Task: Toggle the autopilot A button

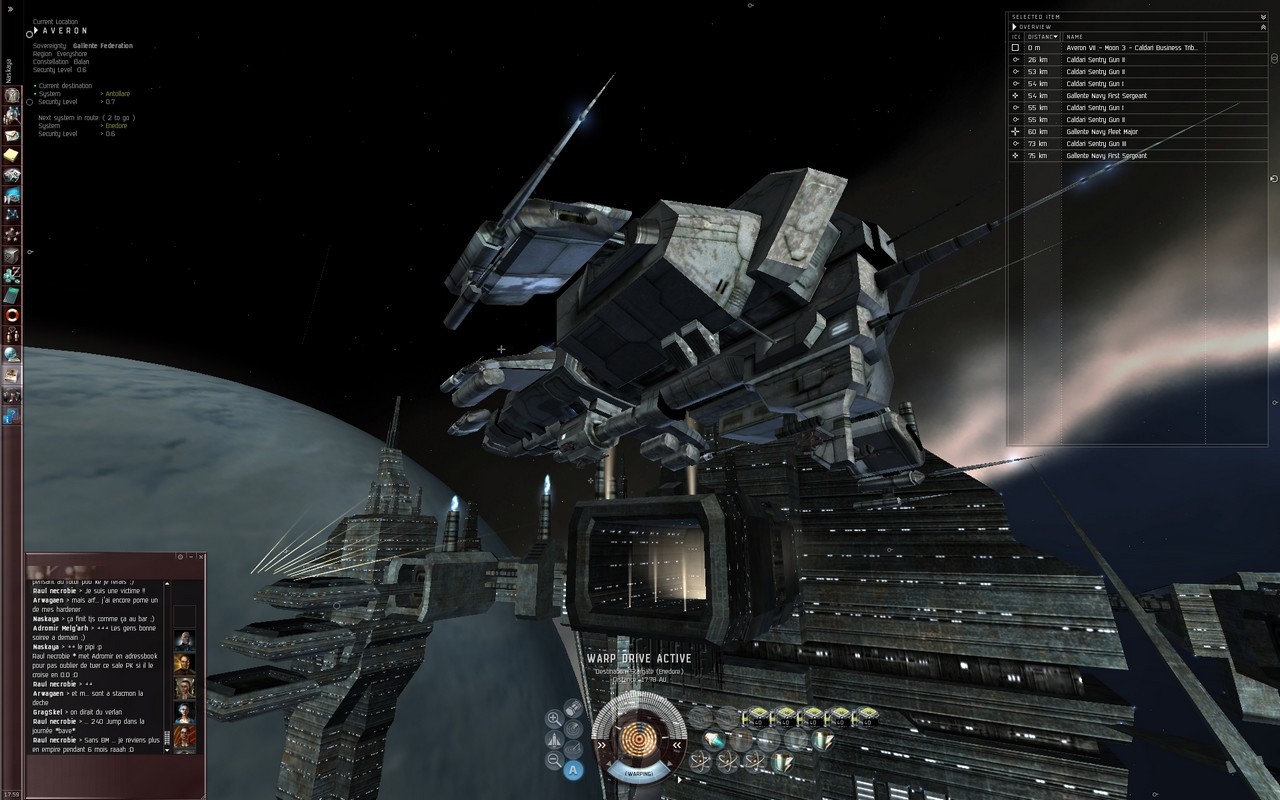Action: (573, 769)
